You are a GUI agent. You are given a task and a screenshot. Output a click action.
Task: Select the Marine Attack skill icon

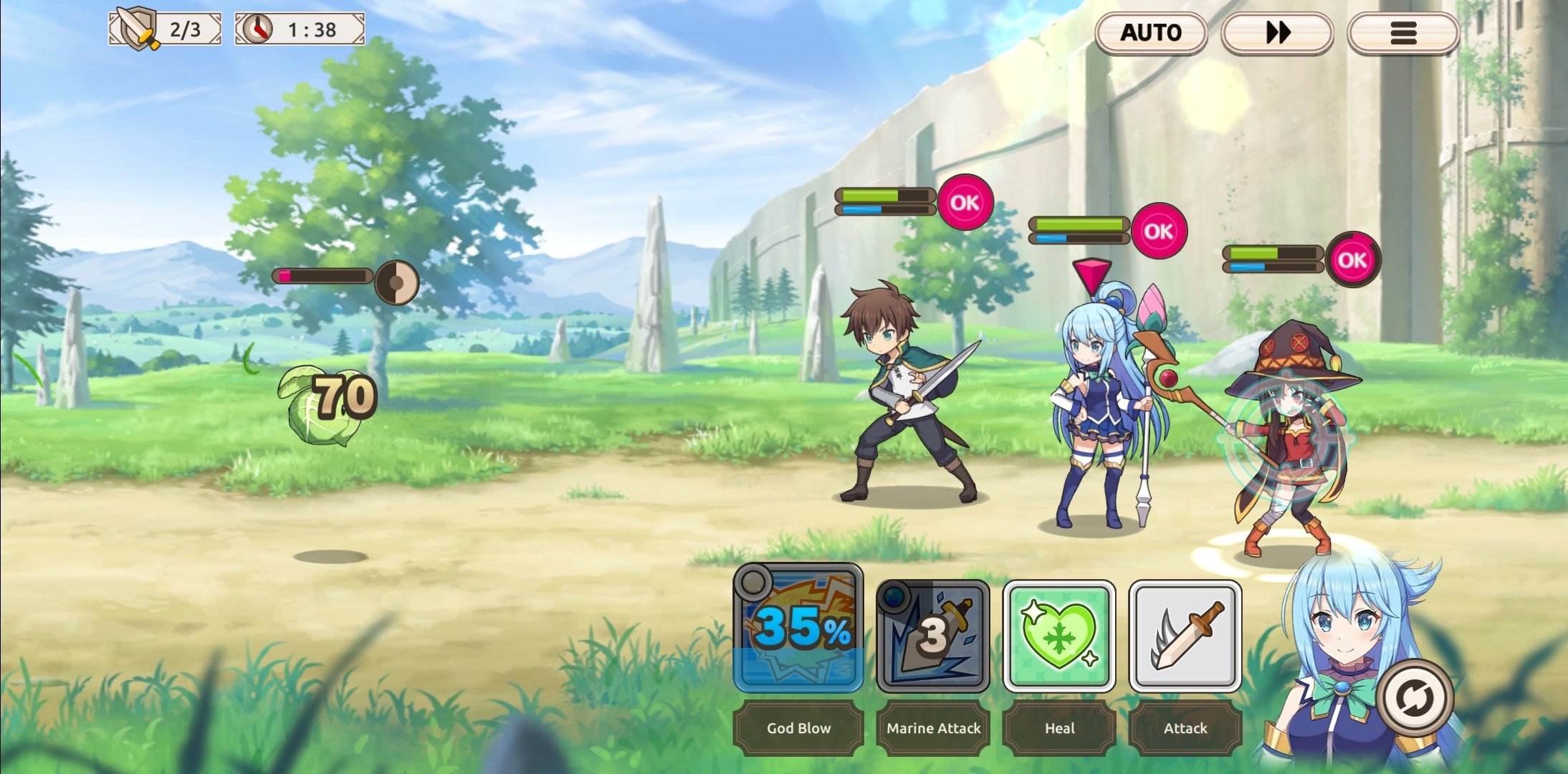click(933, 636)
